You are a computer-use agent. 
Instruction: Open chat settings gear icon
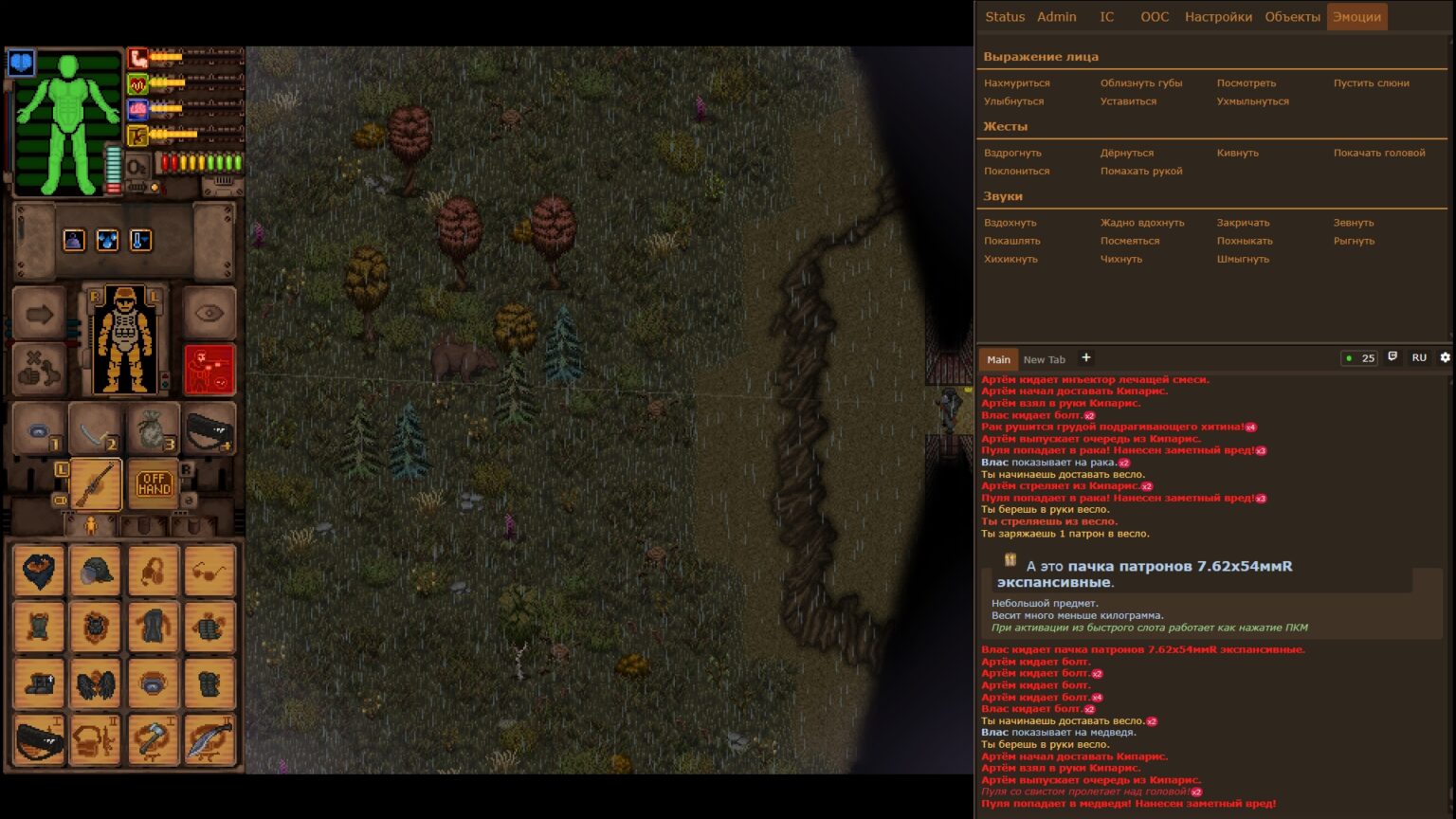[1445, 357]
